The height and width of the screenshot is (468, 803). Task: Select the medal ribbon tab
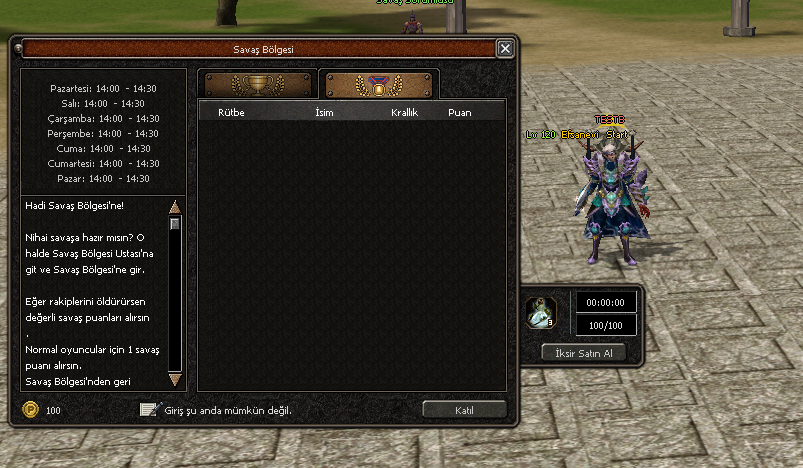(377, 84)
